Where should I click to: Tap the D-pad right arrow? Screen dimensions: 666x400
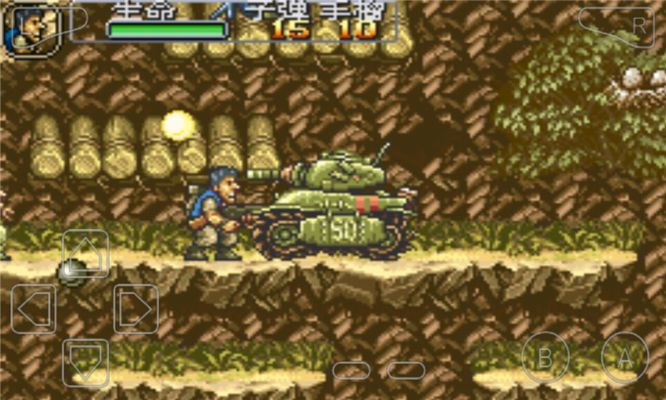pyautogui.click(x=136, y=308)
